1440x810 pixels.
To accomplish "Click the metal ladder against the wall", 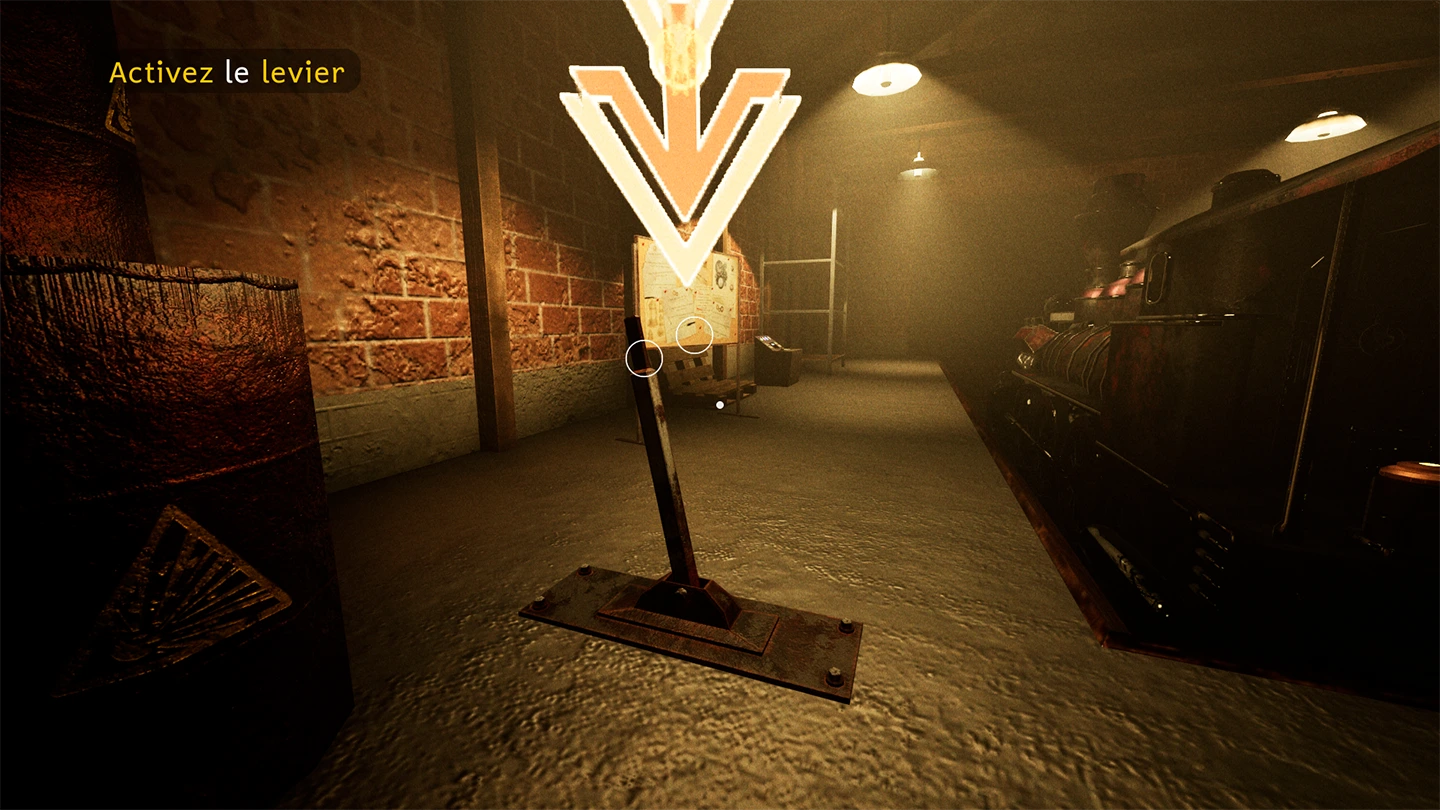I will click(x=820, y=290).
